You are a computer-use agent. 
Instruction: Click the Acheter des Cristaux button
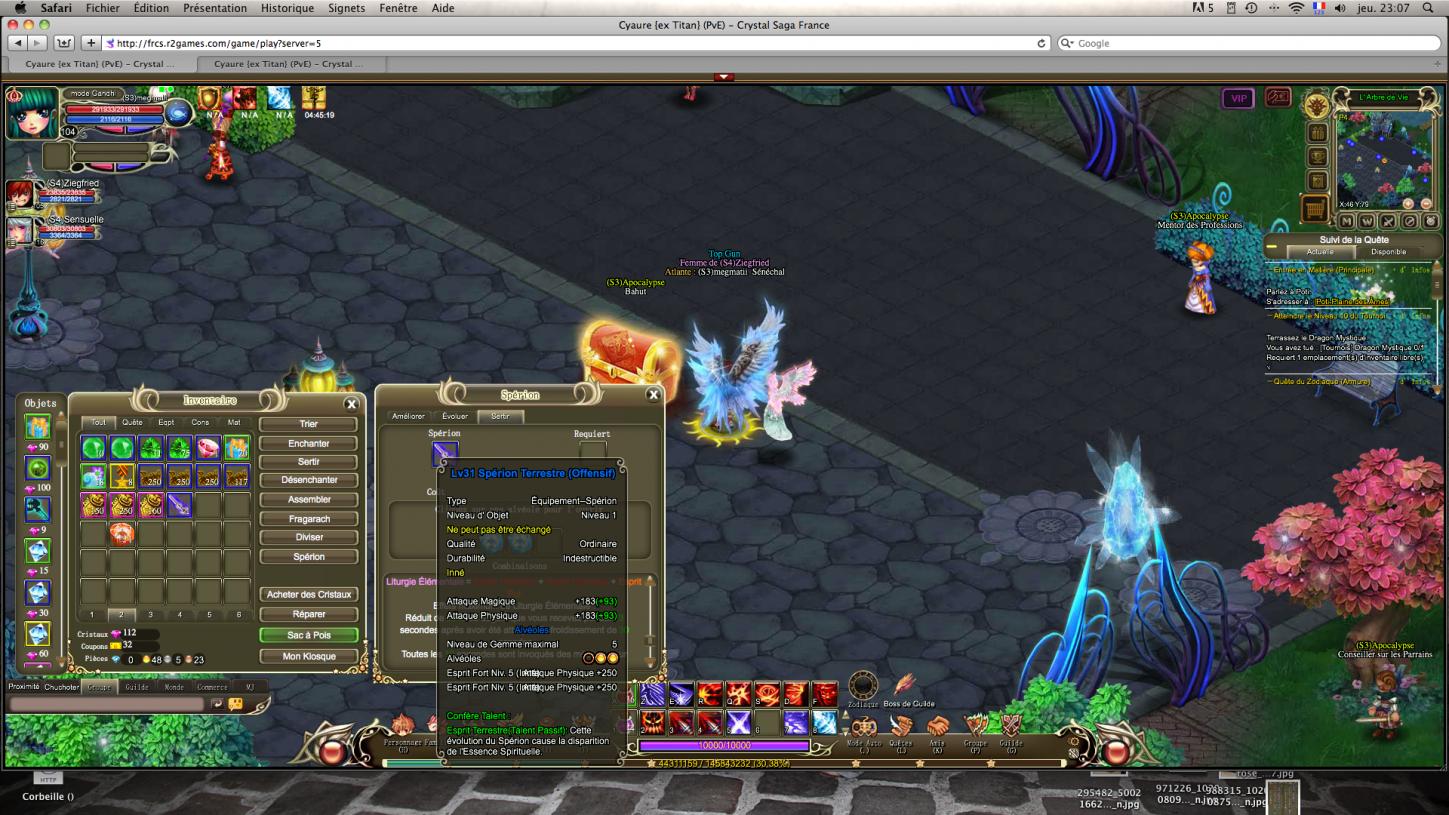pos(308,595)
